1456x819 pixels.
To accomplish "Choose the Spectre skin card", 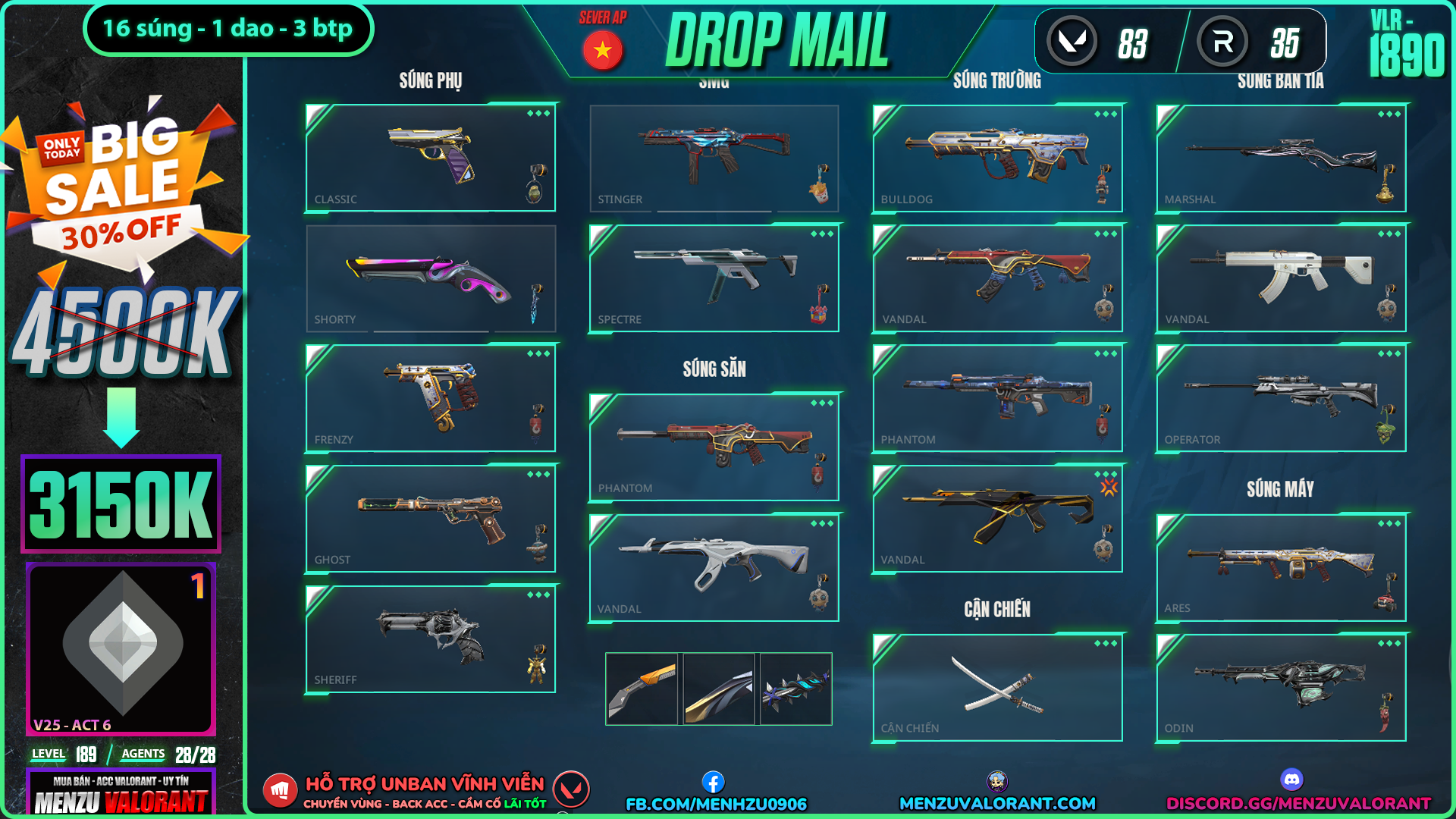I will [x=714, y=278].
